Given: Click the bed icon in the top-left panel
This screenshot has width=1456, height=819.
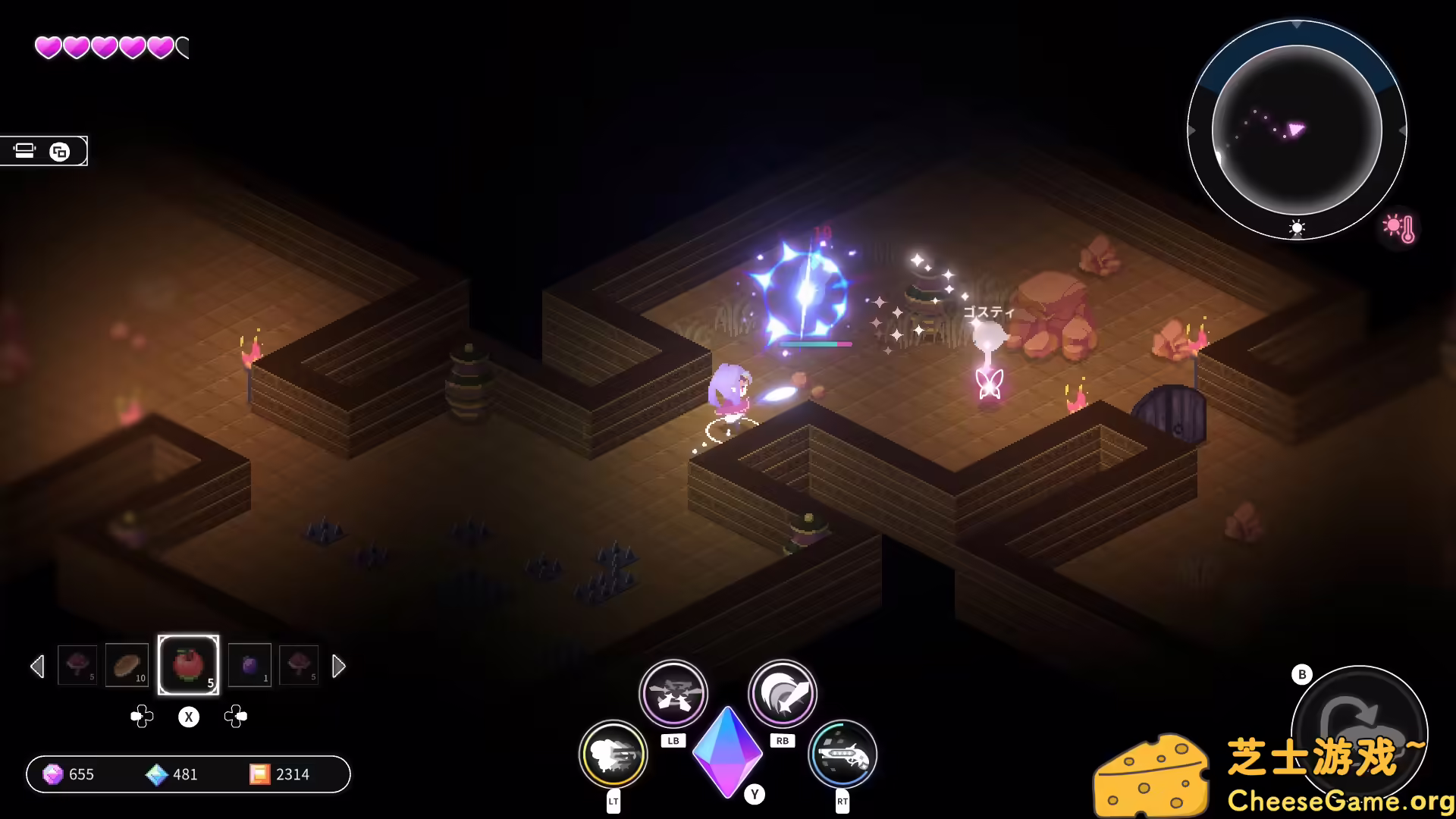Looking at the screenshot, I should [25, 151].
